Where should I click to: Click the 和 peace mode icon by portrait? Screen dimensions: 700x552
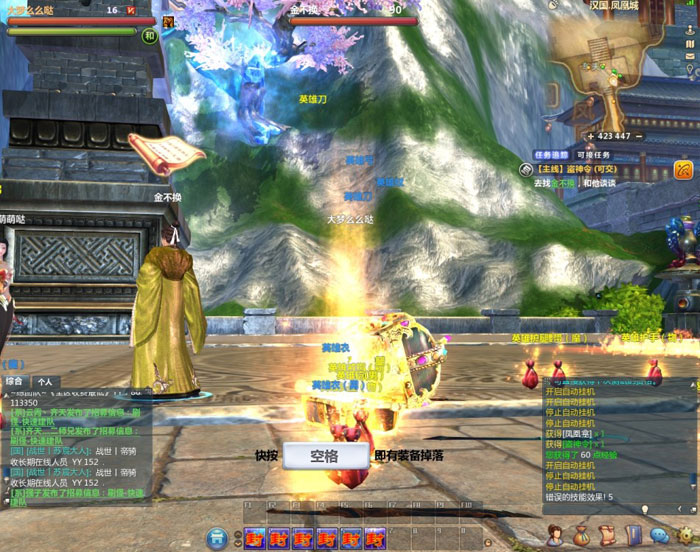click(x=150, y=36)
